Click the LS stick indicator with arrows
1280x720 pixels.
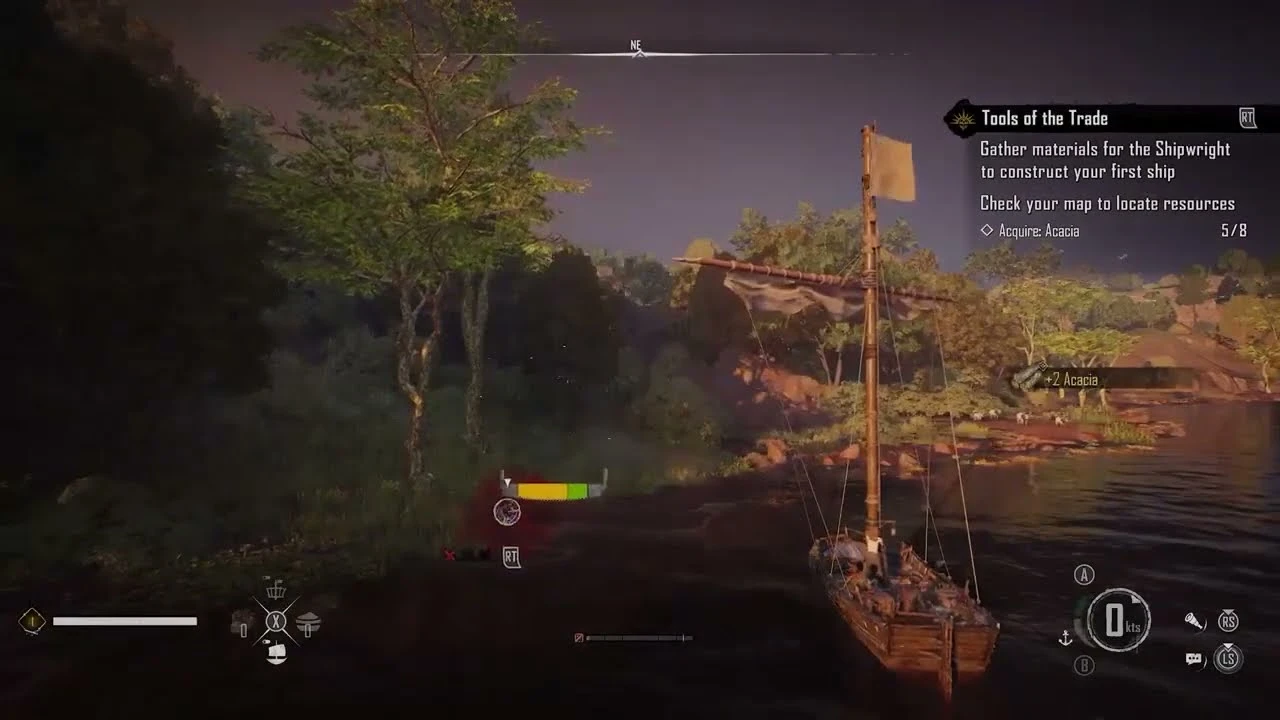pyautogui.click(x=1228, y=661)
